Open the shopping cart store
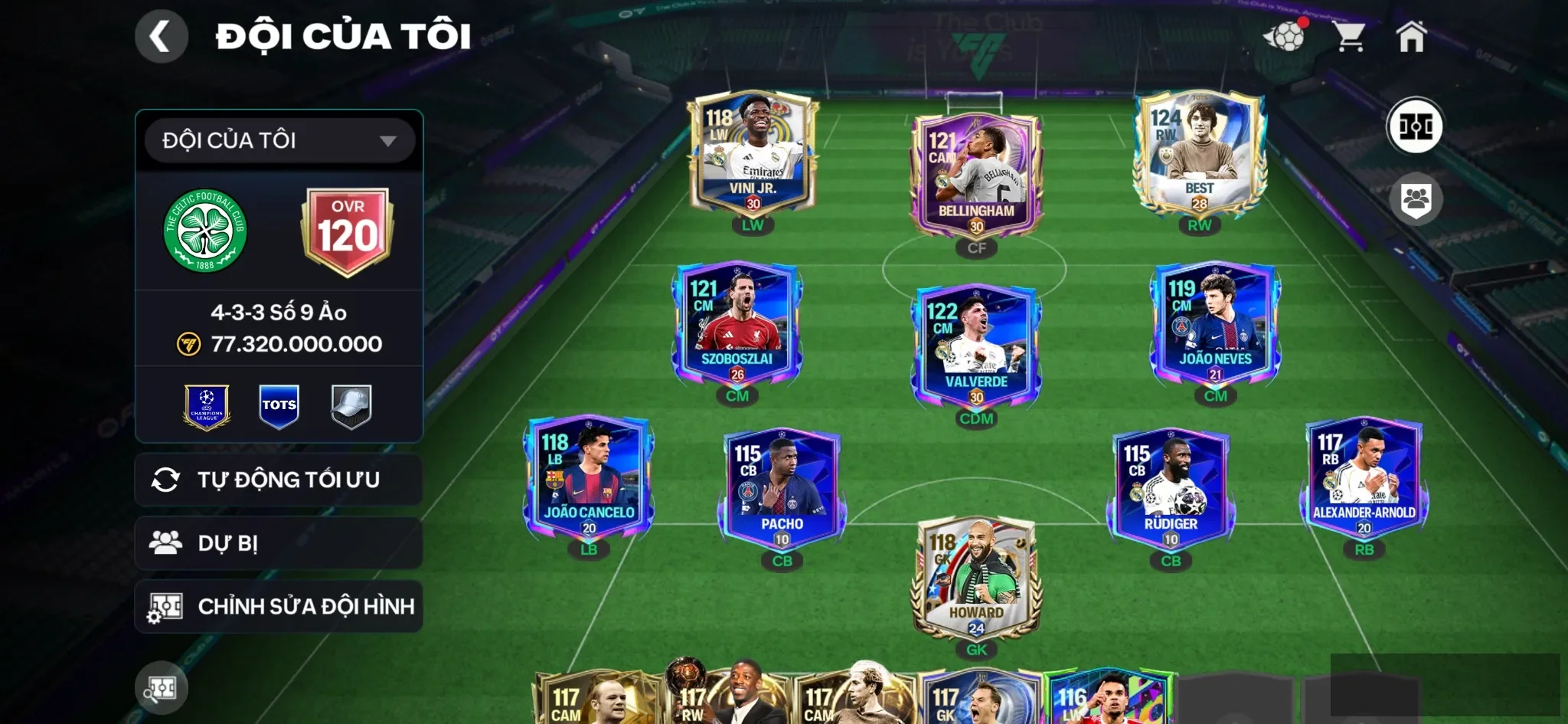Viewport: 1568px width, 724px height. [x=1349, y=36]
